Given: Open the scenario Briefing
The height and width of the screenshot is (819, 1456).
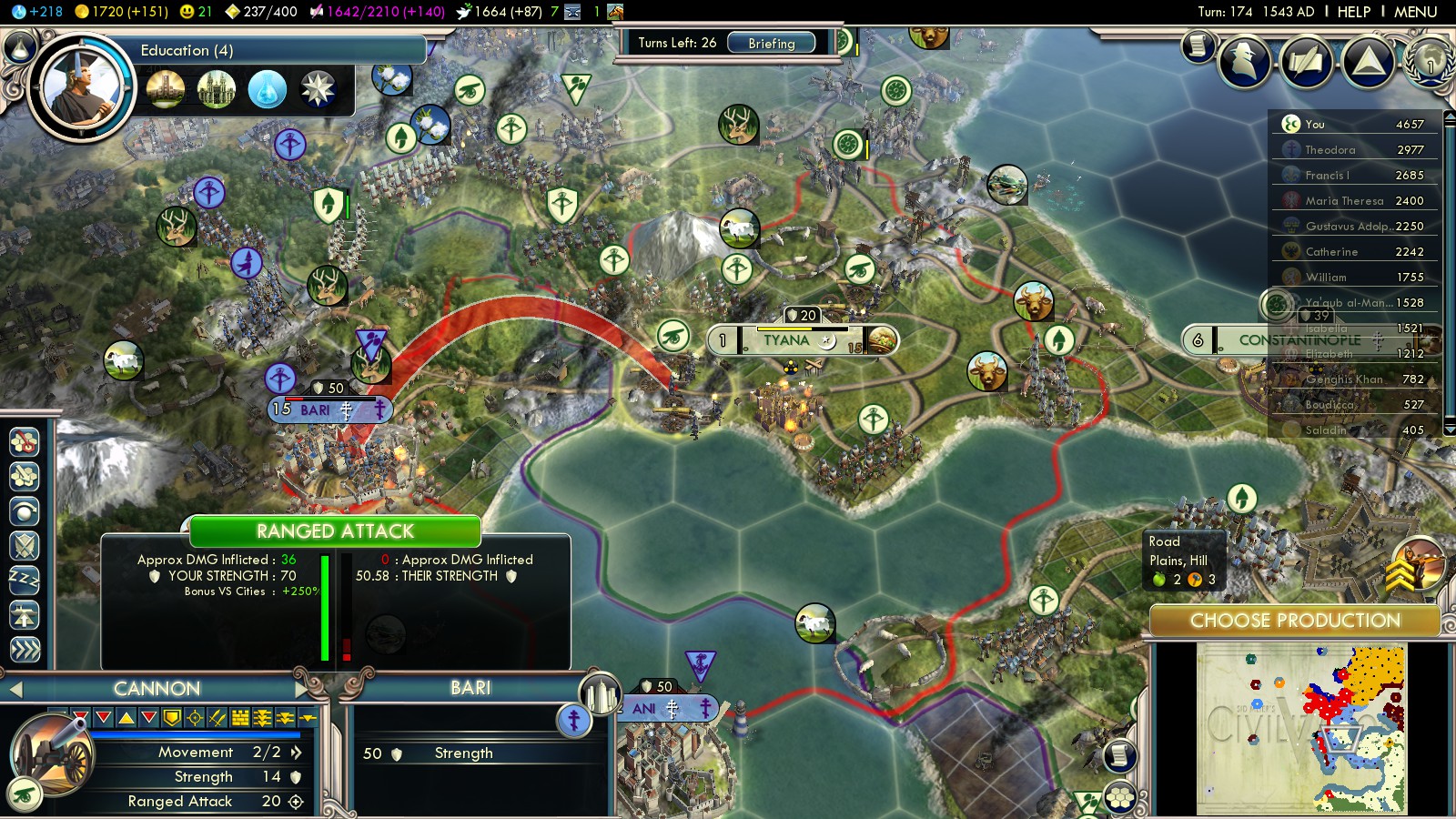Looking at the screenshot, I should 771,43.
